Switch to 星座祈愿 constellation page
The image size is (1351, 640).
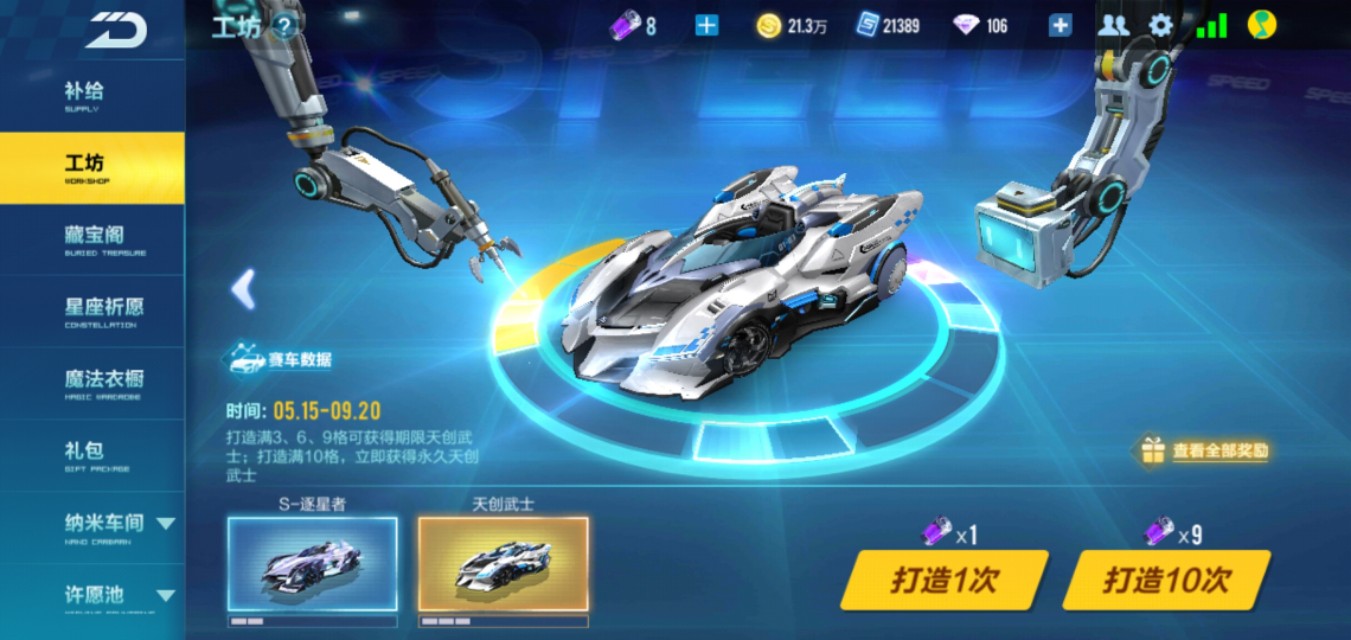[92, 311]
